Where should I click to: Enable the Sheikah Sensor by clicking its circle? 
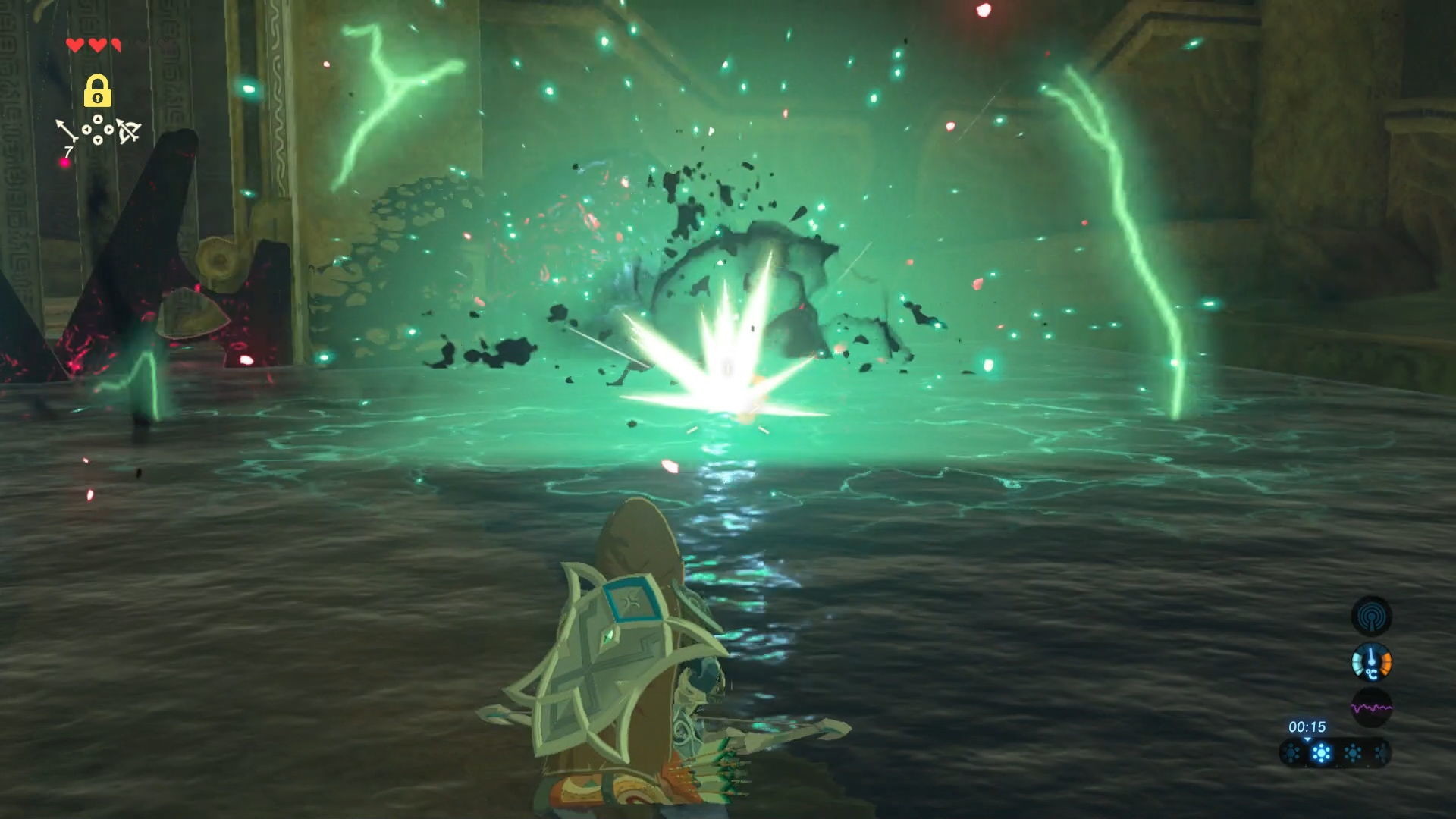1370,615
